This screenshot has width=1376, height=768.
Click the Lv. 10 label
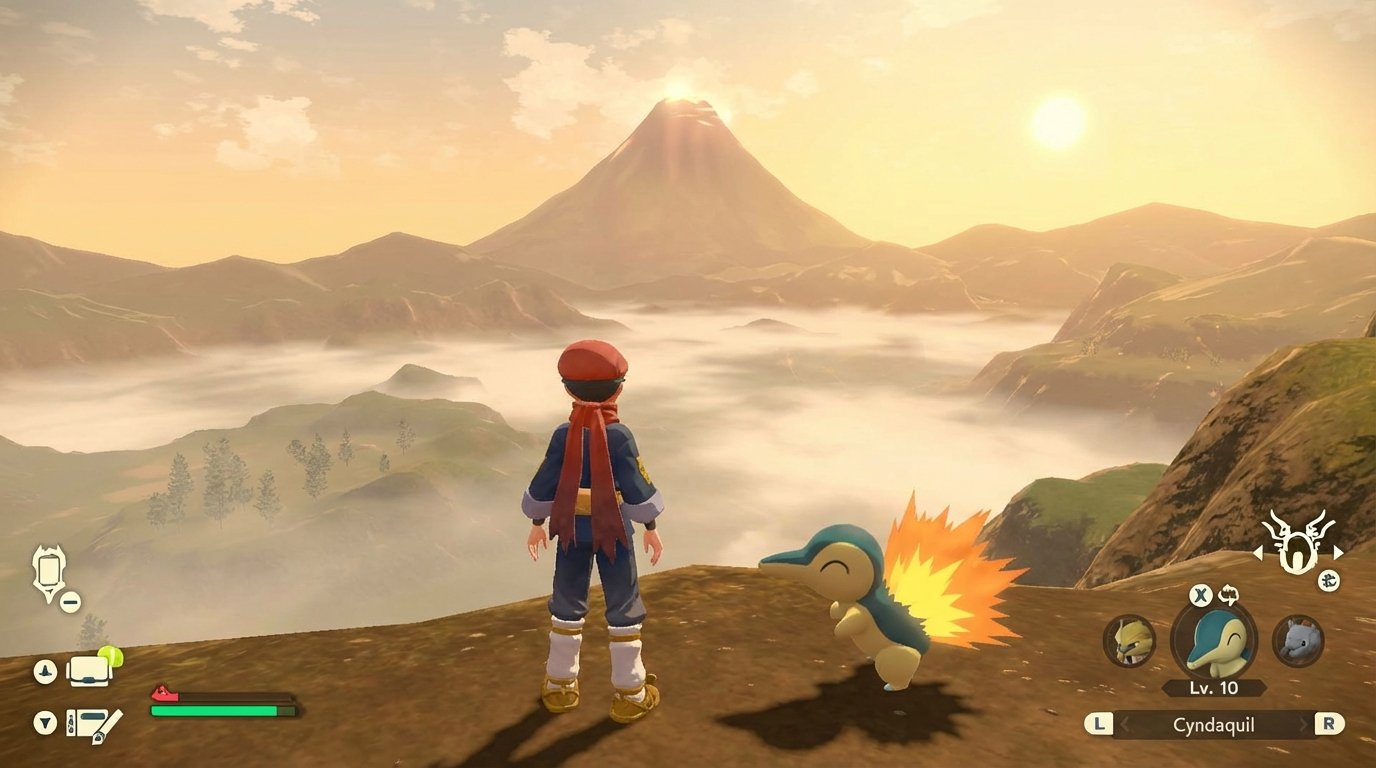[1213, 687]
